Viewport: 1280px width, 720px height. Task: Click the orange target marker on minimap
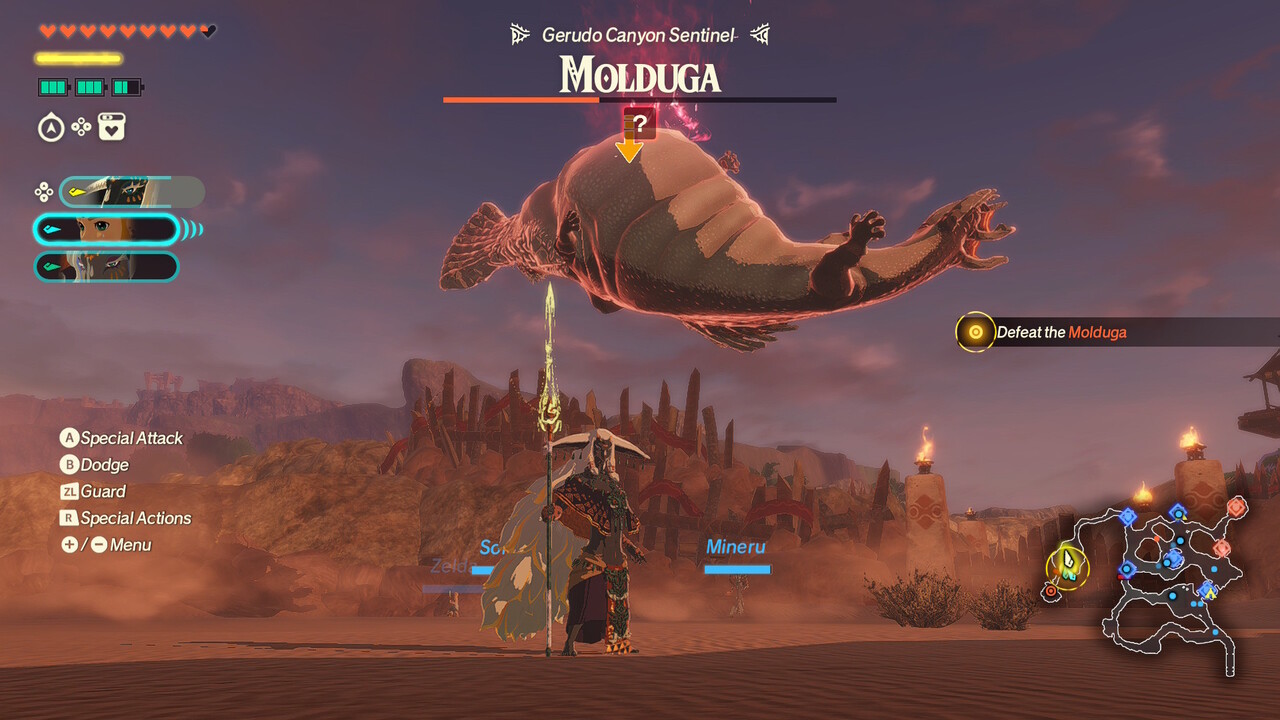click(1051, 592)
